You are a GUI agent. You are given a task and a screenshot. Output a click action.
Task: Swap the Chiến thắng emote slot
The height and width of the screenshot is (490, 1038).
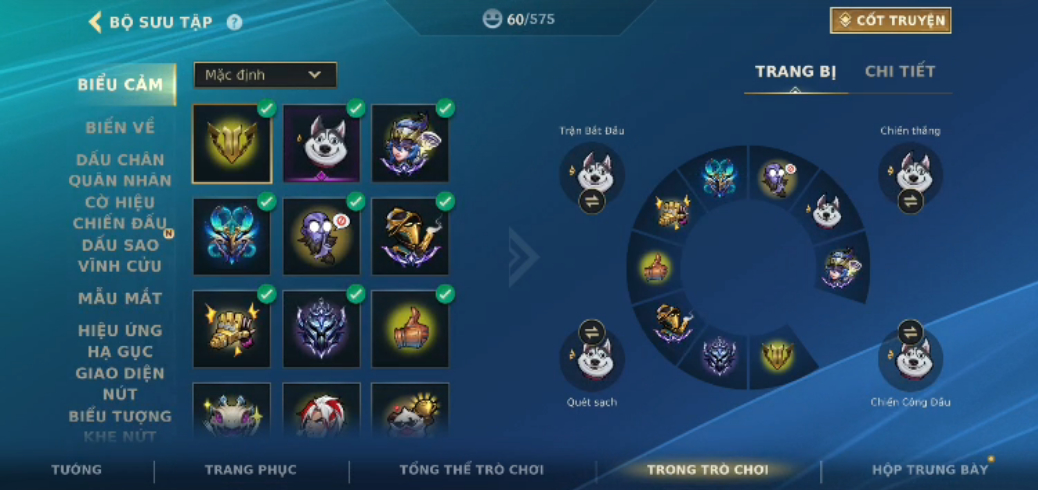click(910, 201)
